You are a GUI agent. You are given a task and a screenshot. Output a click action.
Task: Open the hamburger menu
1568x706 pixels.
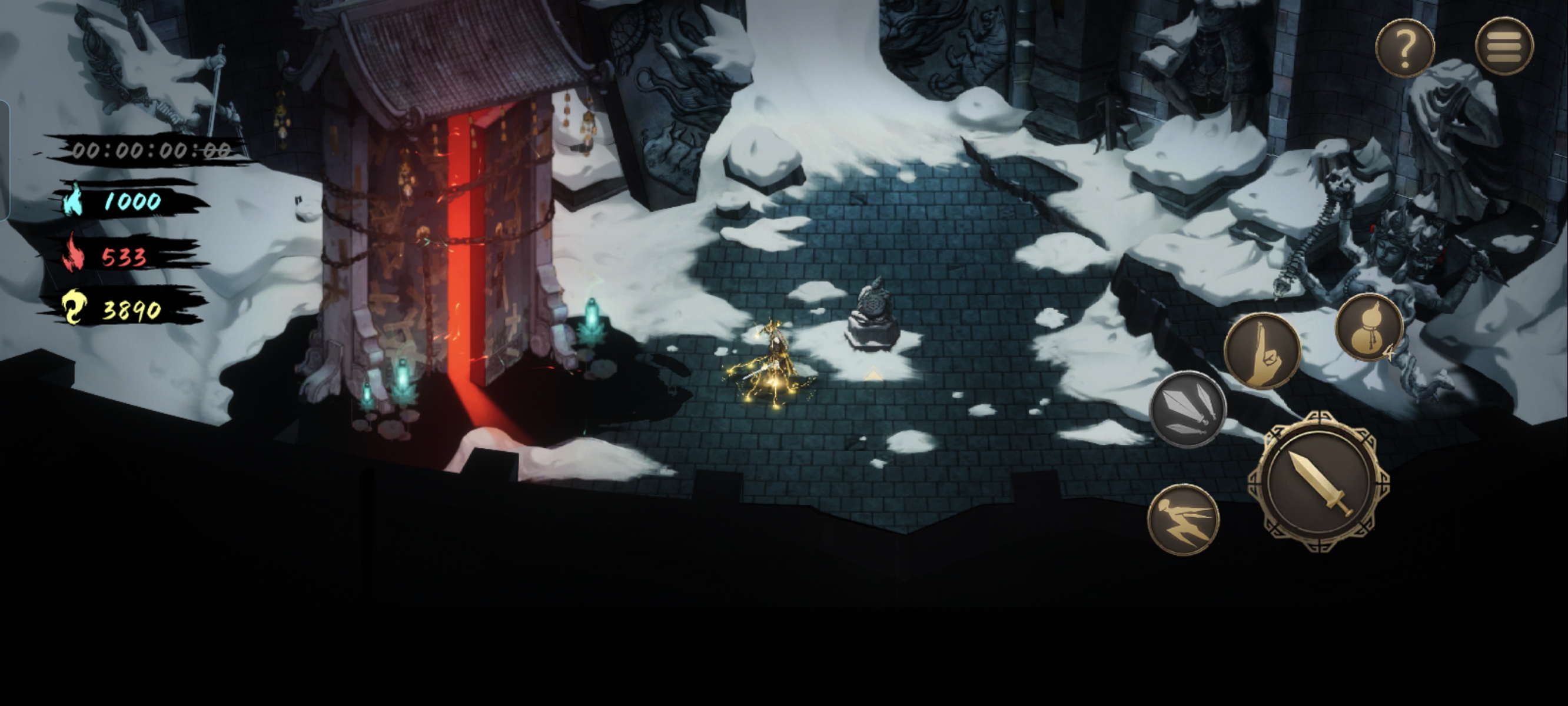1503,46
